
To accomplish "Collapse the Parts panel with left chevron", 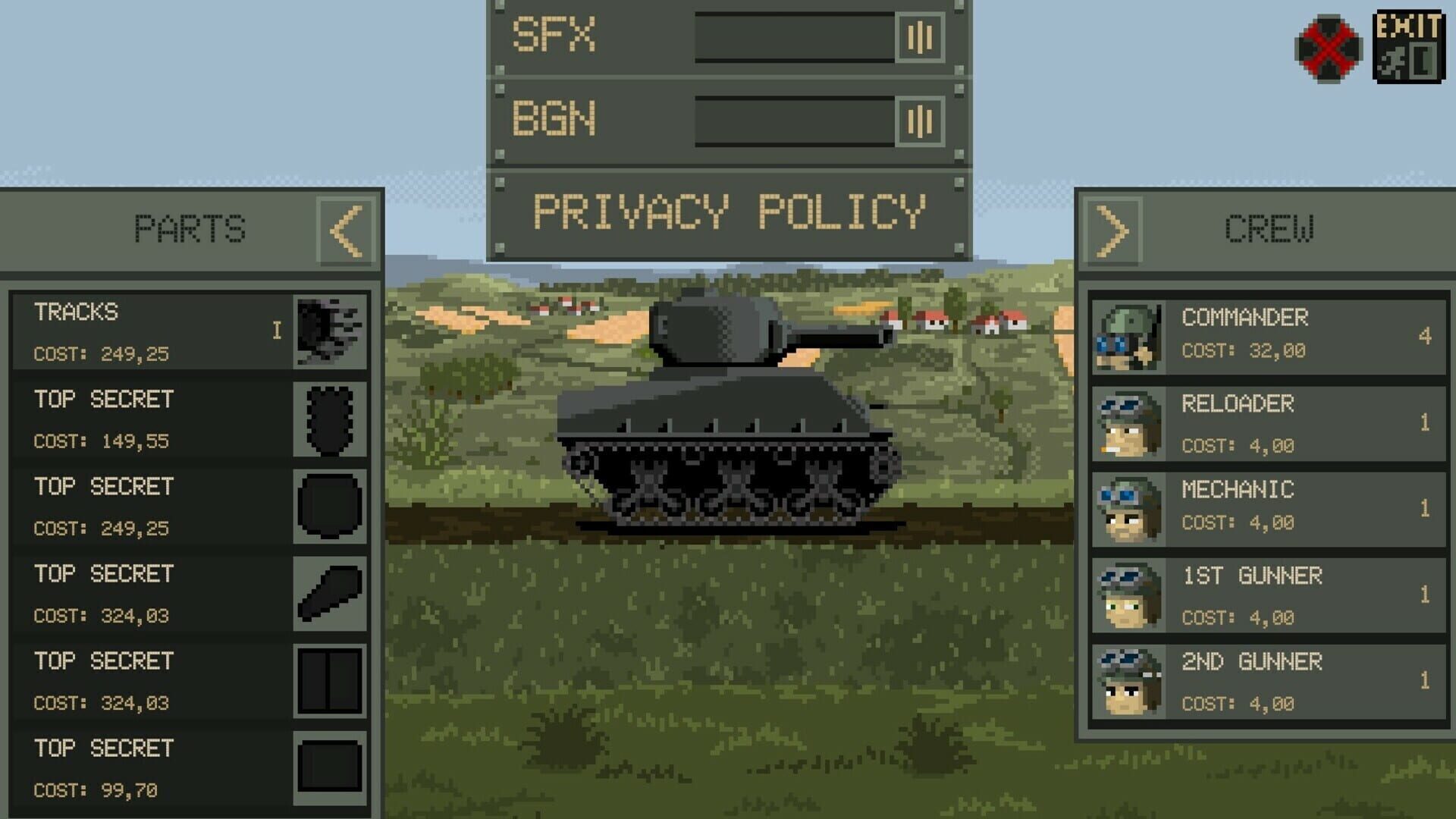I will click(x=349, y=229).
